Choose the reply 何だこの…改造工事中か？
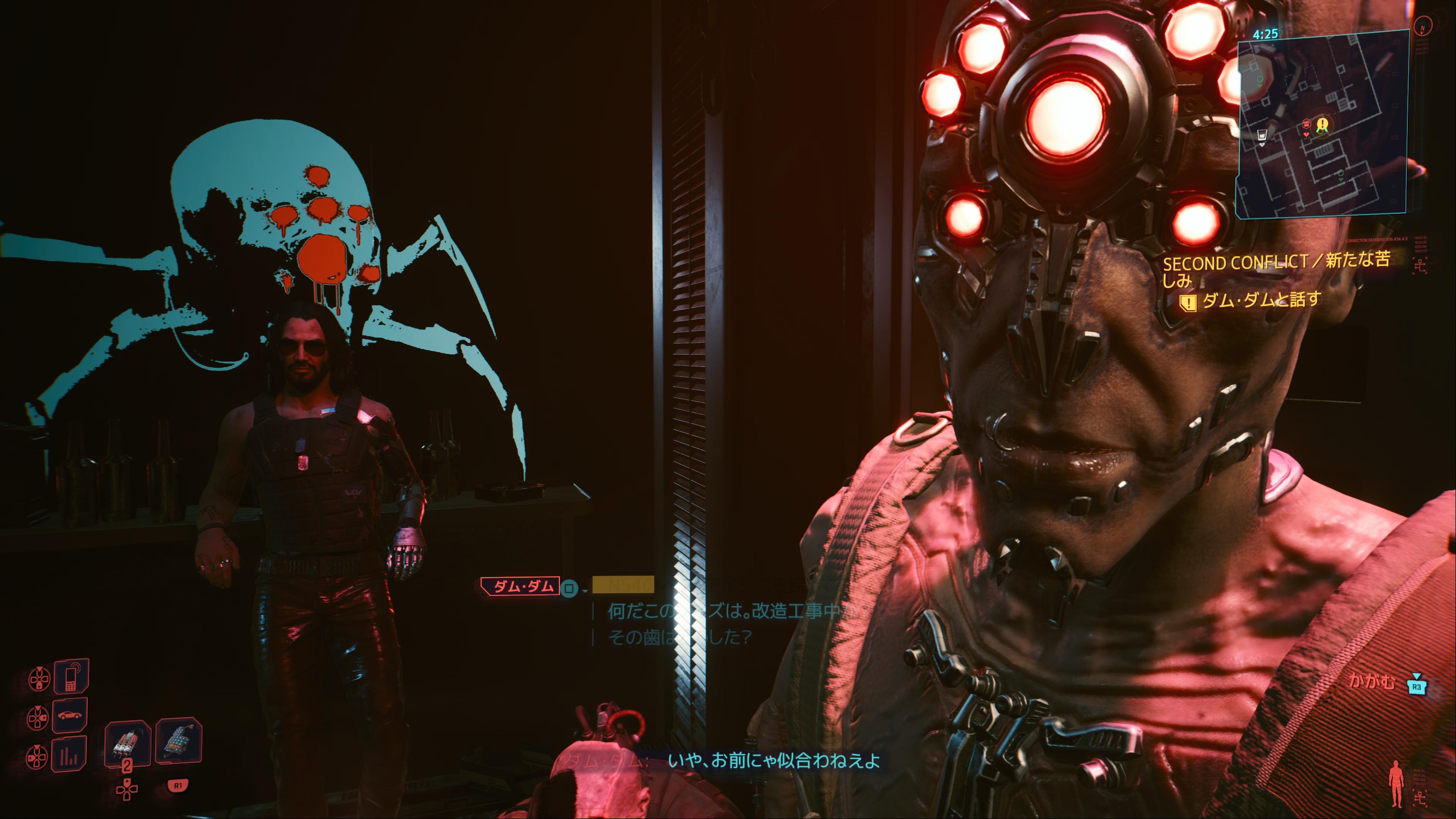Screen dimensions: 1456x819 coord(735,611)
